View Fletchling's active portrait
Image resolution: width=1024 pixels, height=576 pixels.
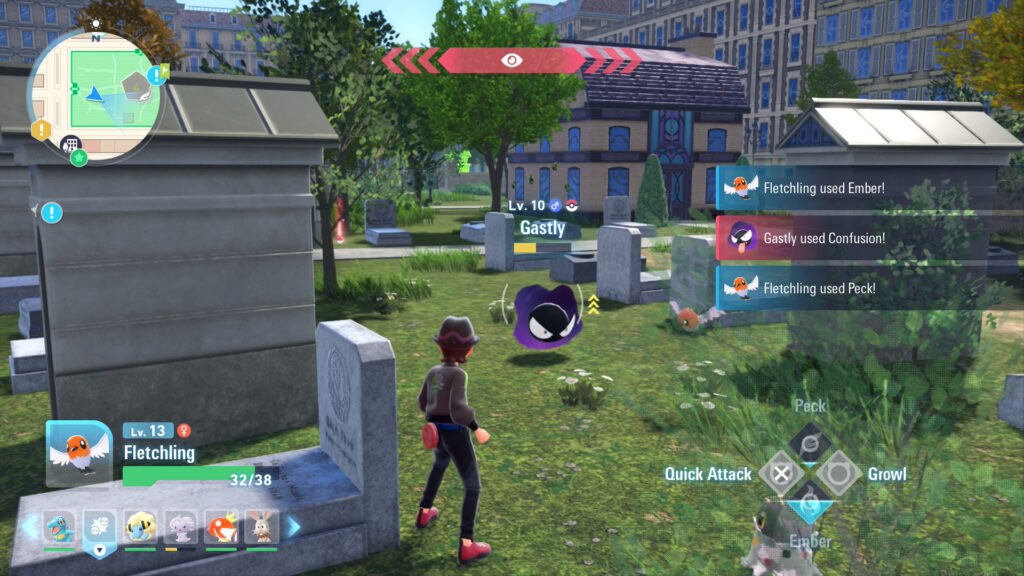(78, 453)
